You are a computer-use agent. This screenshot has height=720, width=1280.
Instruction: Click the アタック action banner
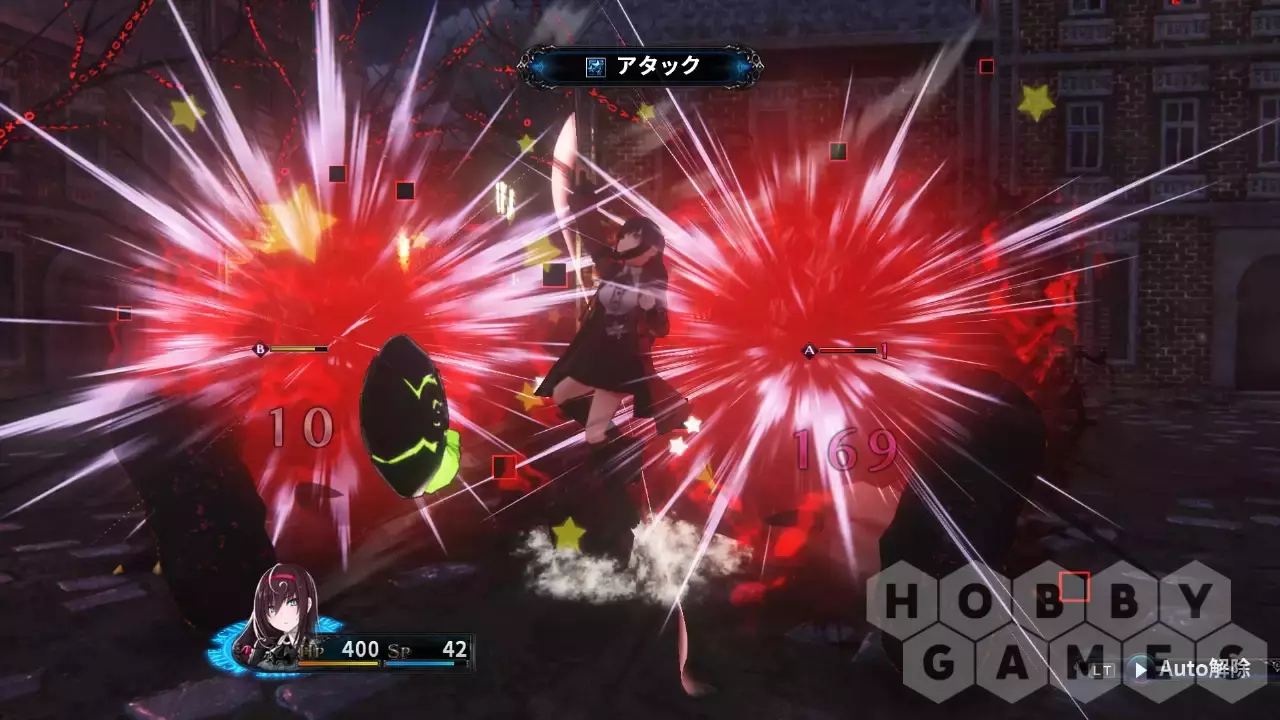tap(641, 67)
